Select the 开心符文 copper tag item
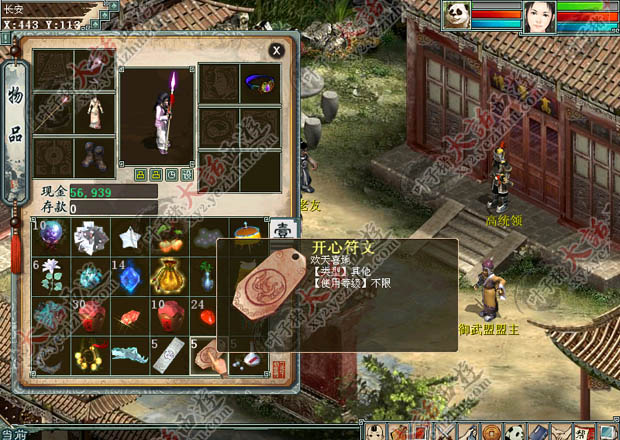The width and height of the screenshot is (620, 440). [207, 354]
